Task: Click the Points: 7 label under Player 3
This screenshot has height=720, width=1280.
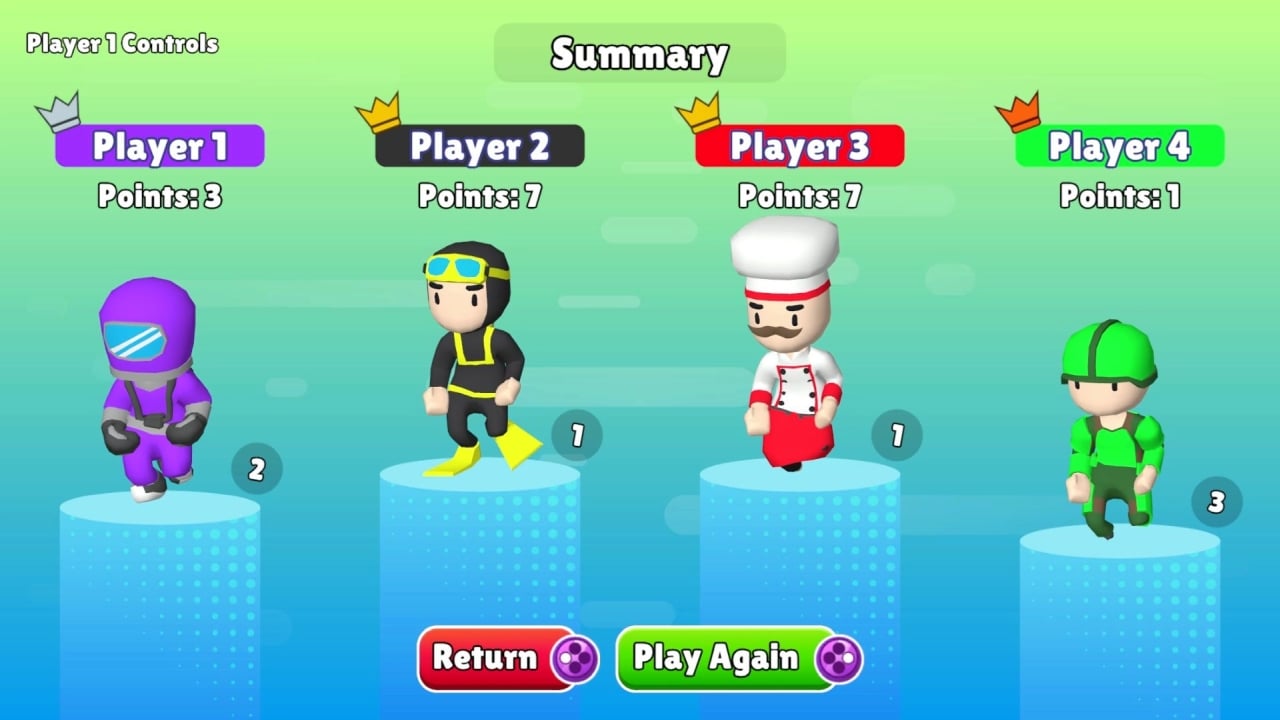Action: pos(798,197)
